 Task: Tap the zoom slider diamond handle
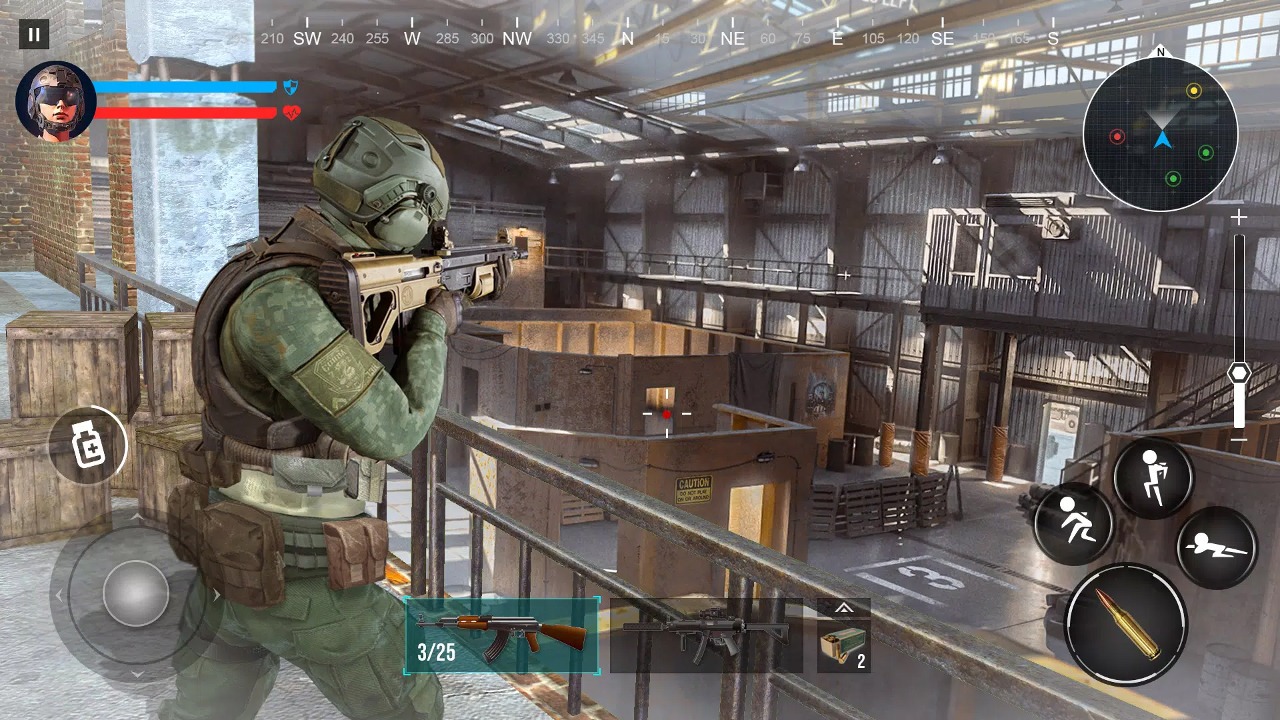(x=1238, y=373)
